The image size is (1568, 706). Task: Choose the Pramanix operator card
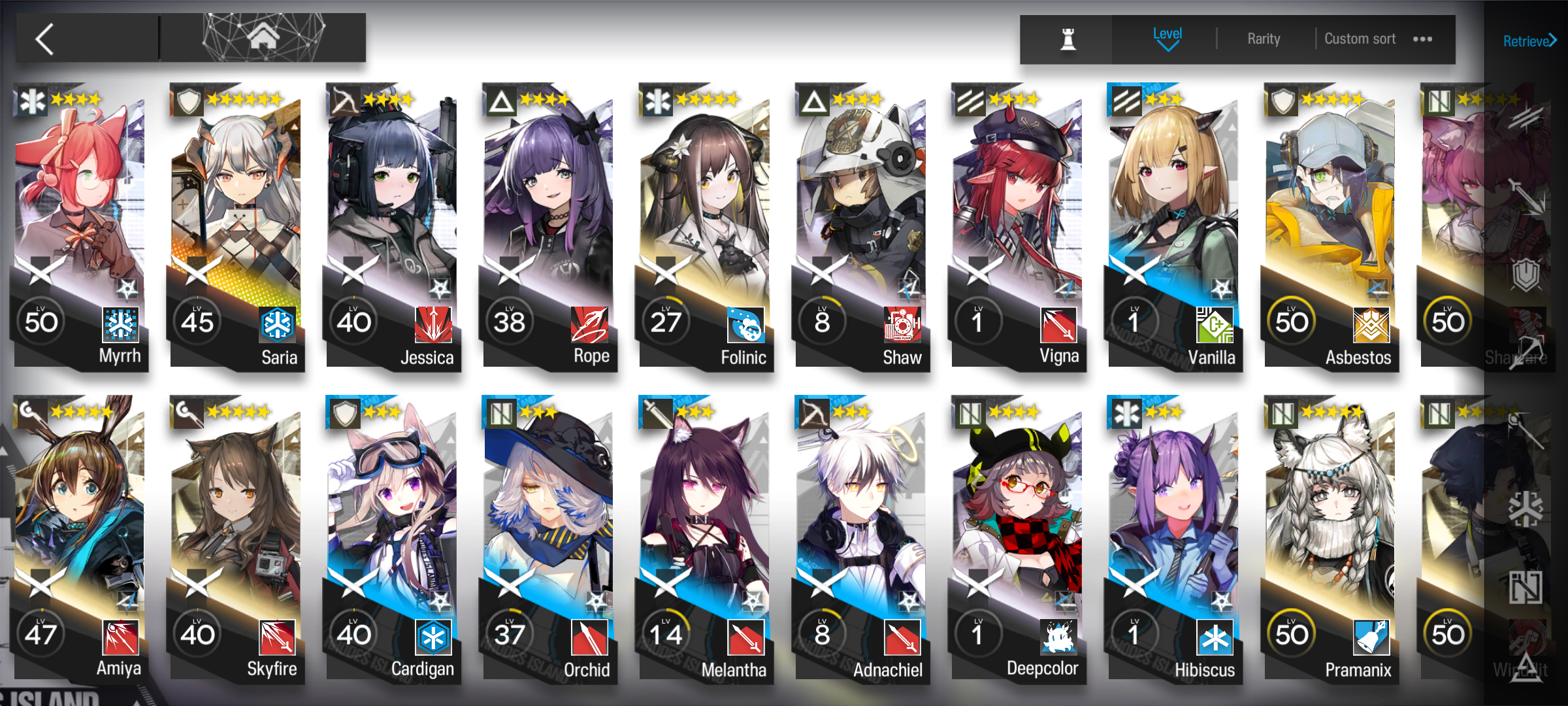coord(1330,536)
